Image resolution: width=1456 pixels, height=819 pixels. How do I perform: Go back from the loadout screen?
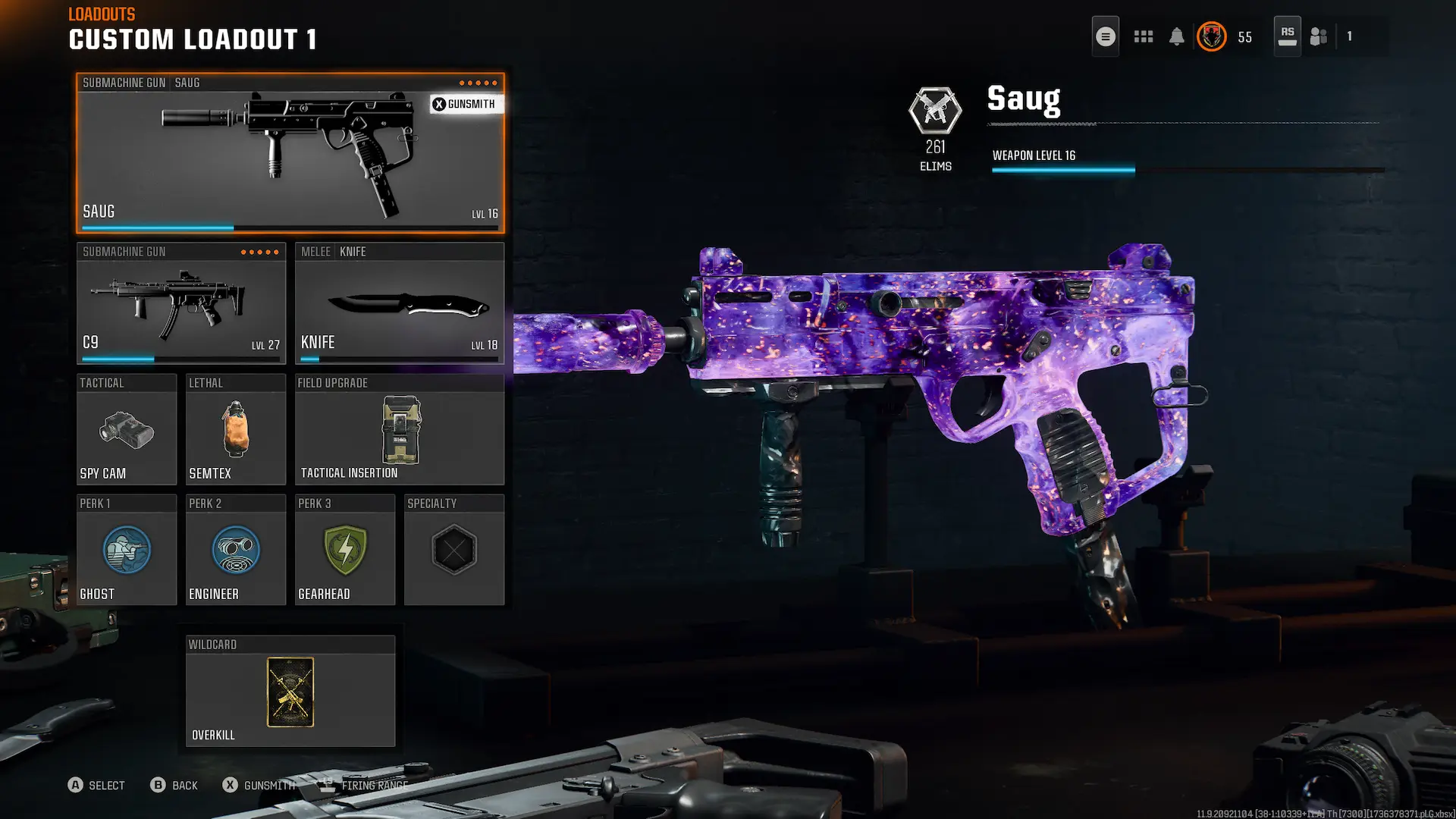174,785
